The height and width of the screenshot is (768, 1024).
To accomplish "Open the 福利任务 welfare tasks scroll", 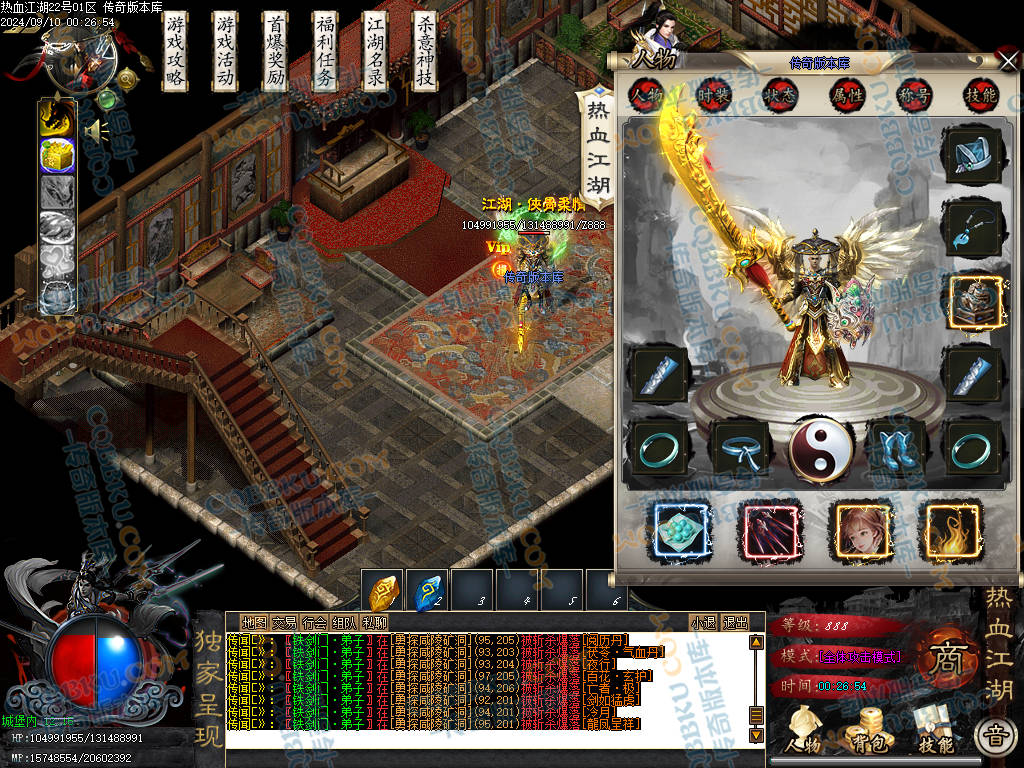I will pyautogui.click(x=326, y=52).
